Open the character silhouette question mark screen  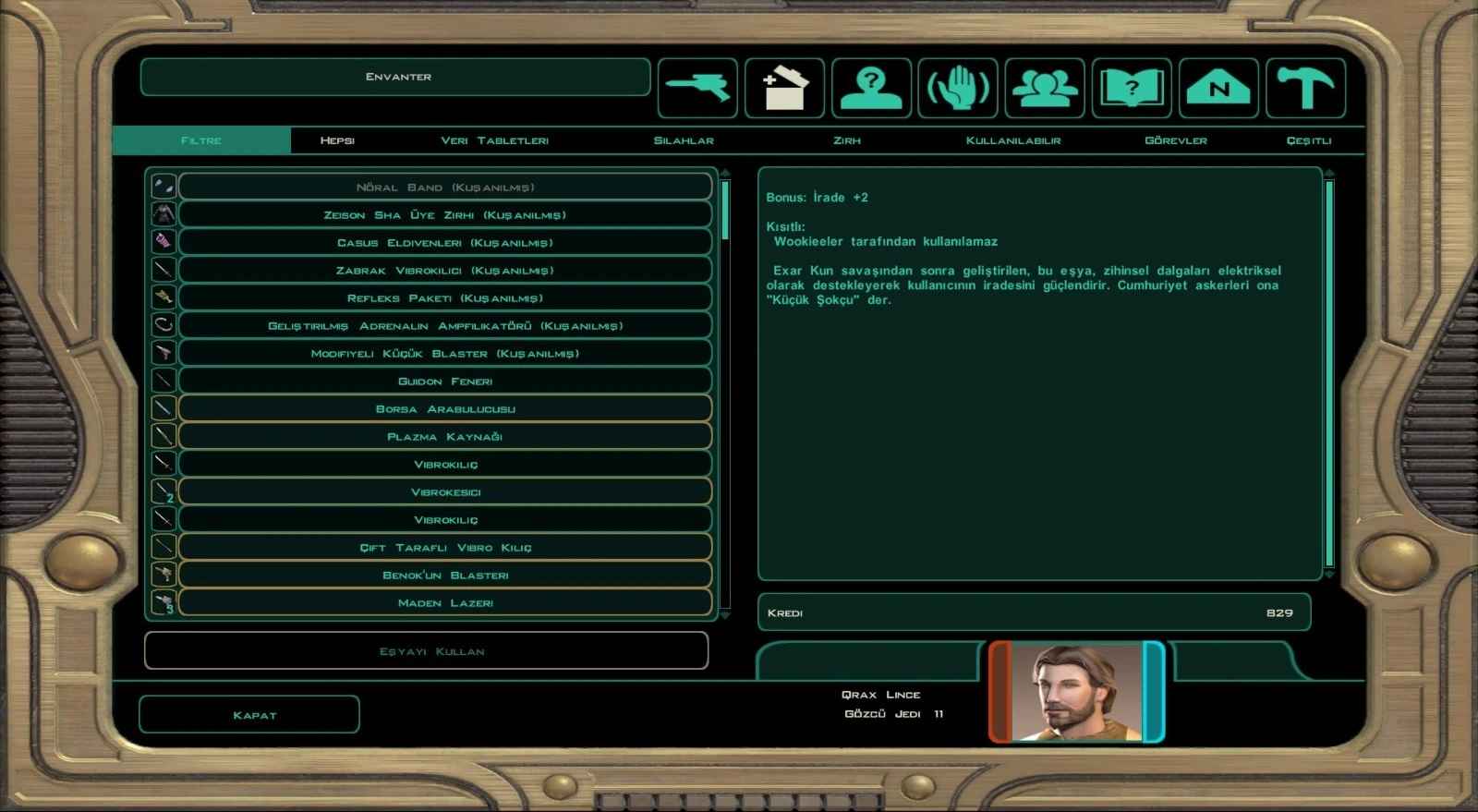(871, 89)
